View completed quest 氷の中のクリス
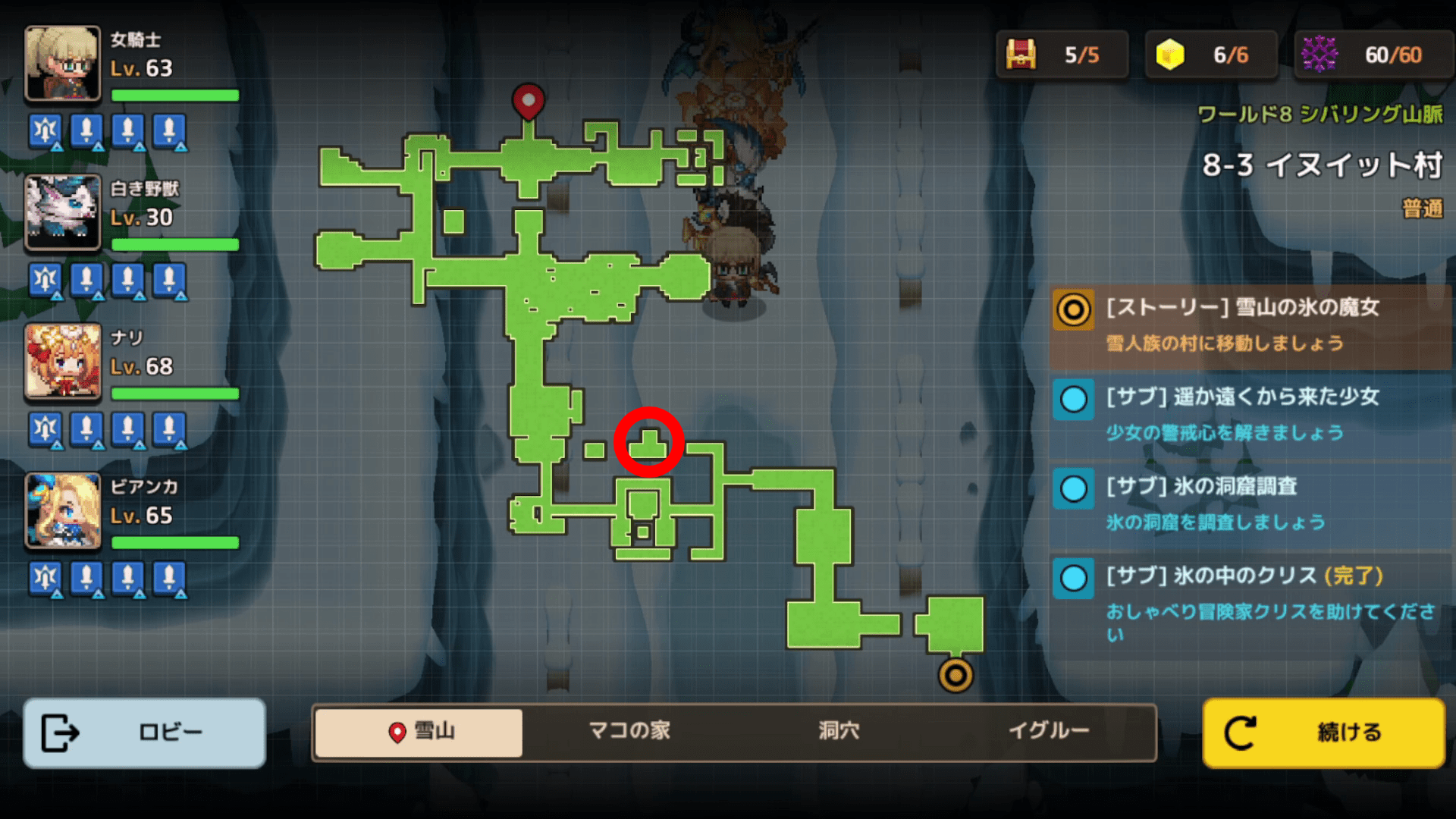This screenshot has width=1456, height=819. [x=1250, y=603]
